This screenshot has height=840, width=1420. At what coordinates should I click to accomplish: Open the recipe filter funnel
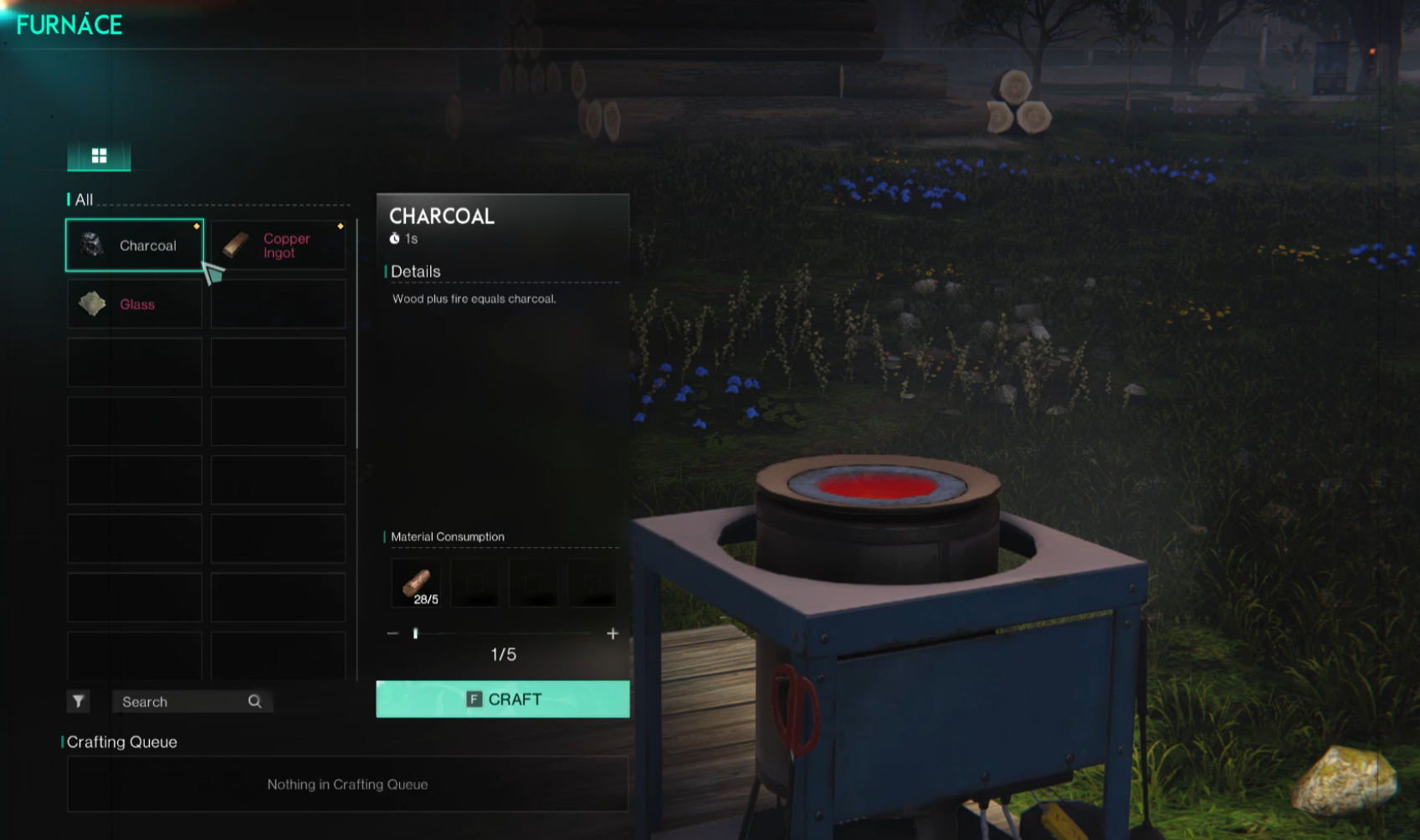click(x=78, y=701)
